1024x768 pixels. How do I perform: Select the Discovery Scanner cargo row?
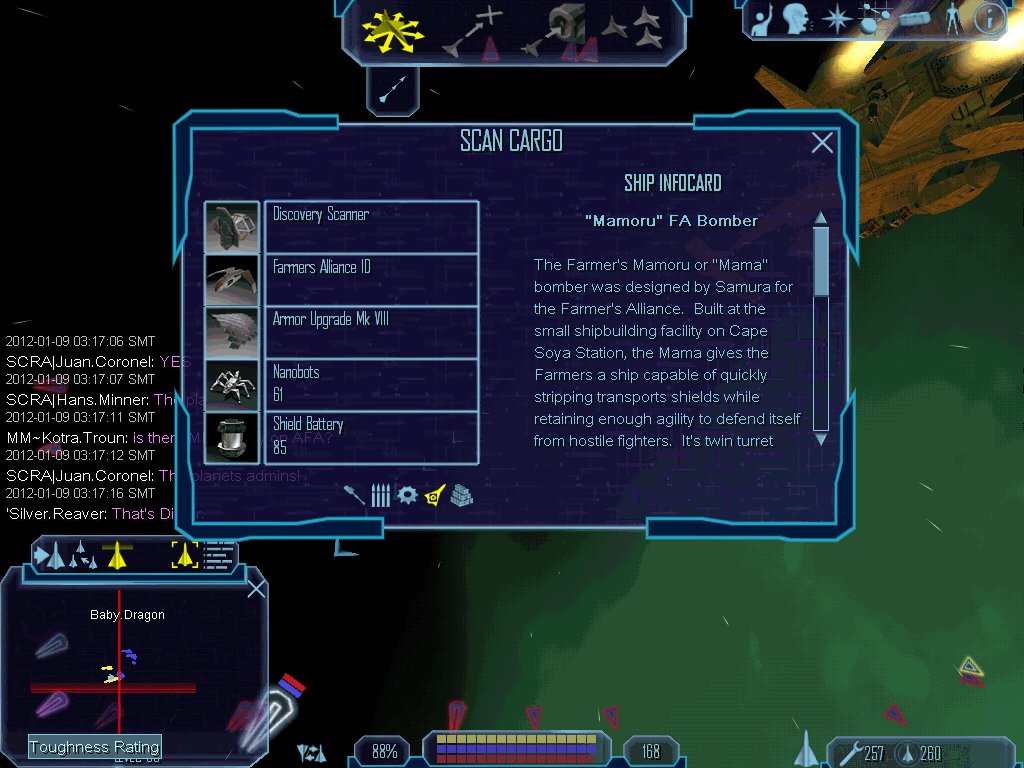click(371, 227)
